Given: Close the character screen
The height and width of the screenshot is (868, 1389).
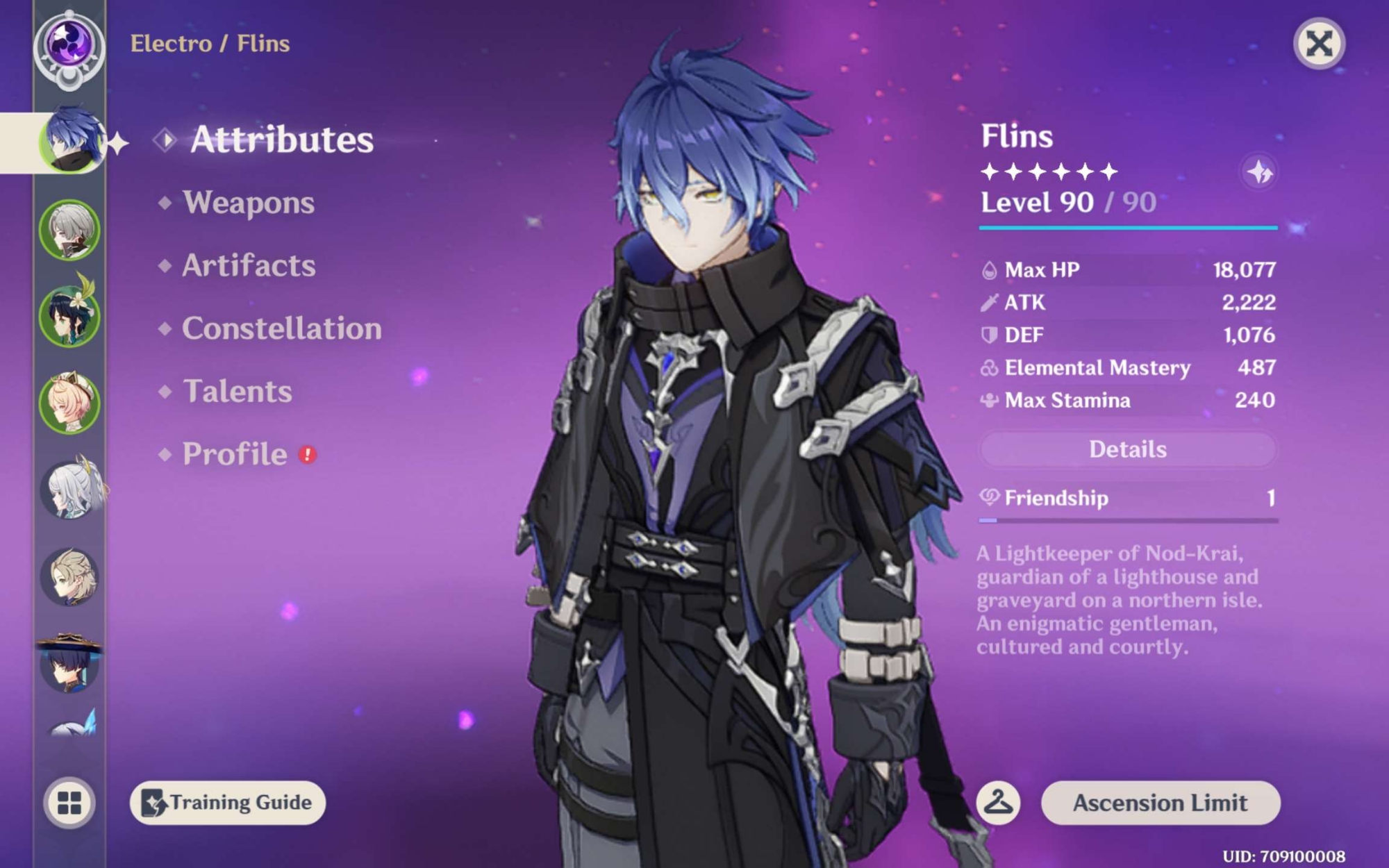Looking at the screenshot, I should 1319,44.
